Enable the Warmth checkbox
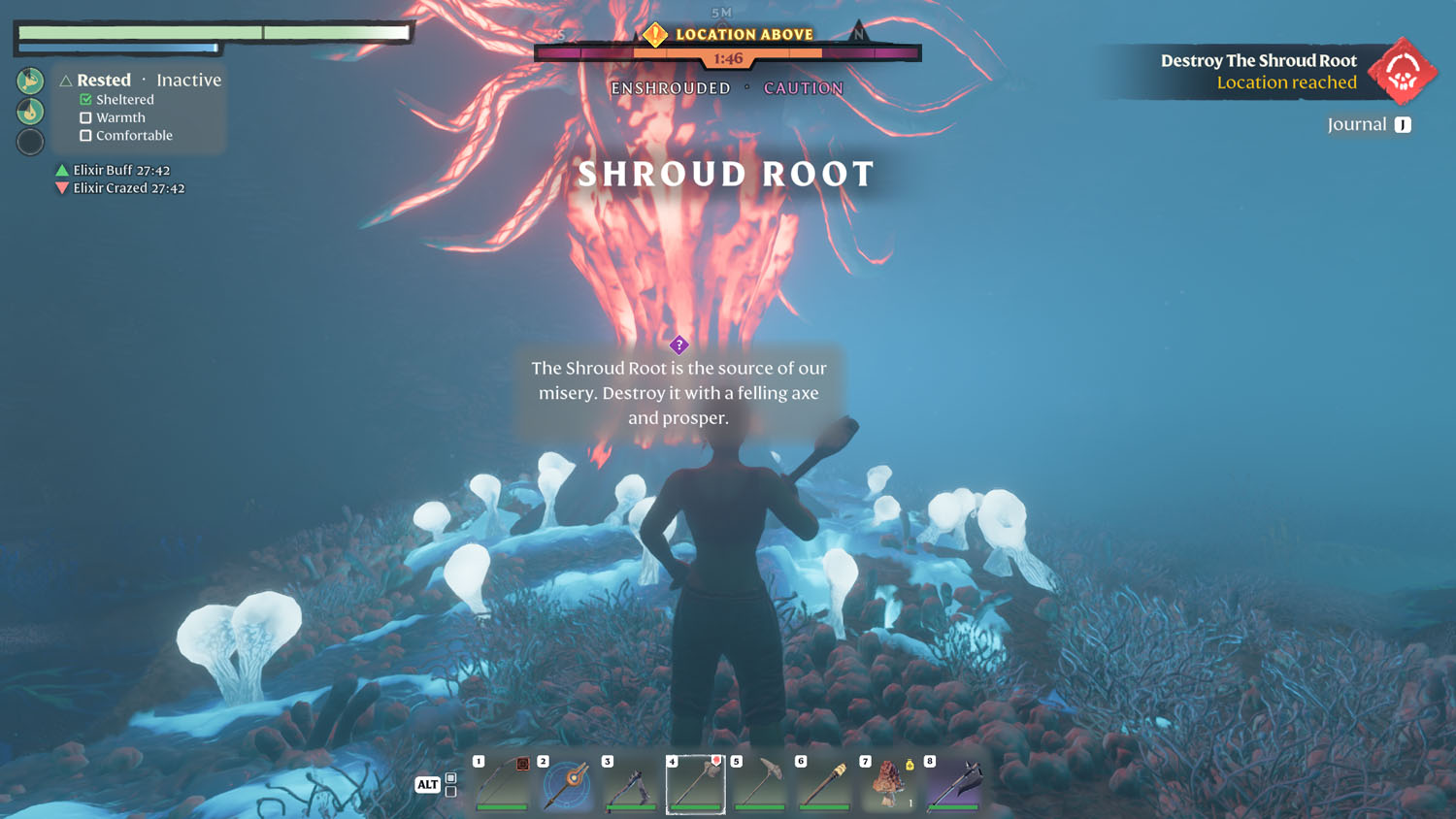 (x=85, y=117)
